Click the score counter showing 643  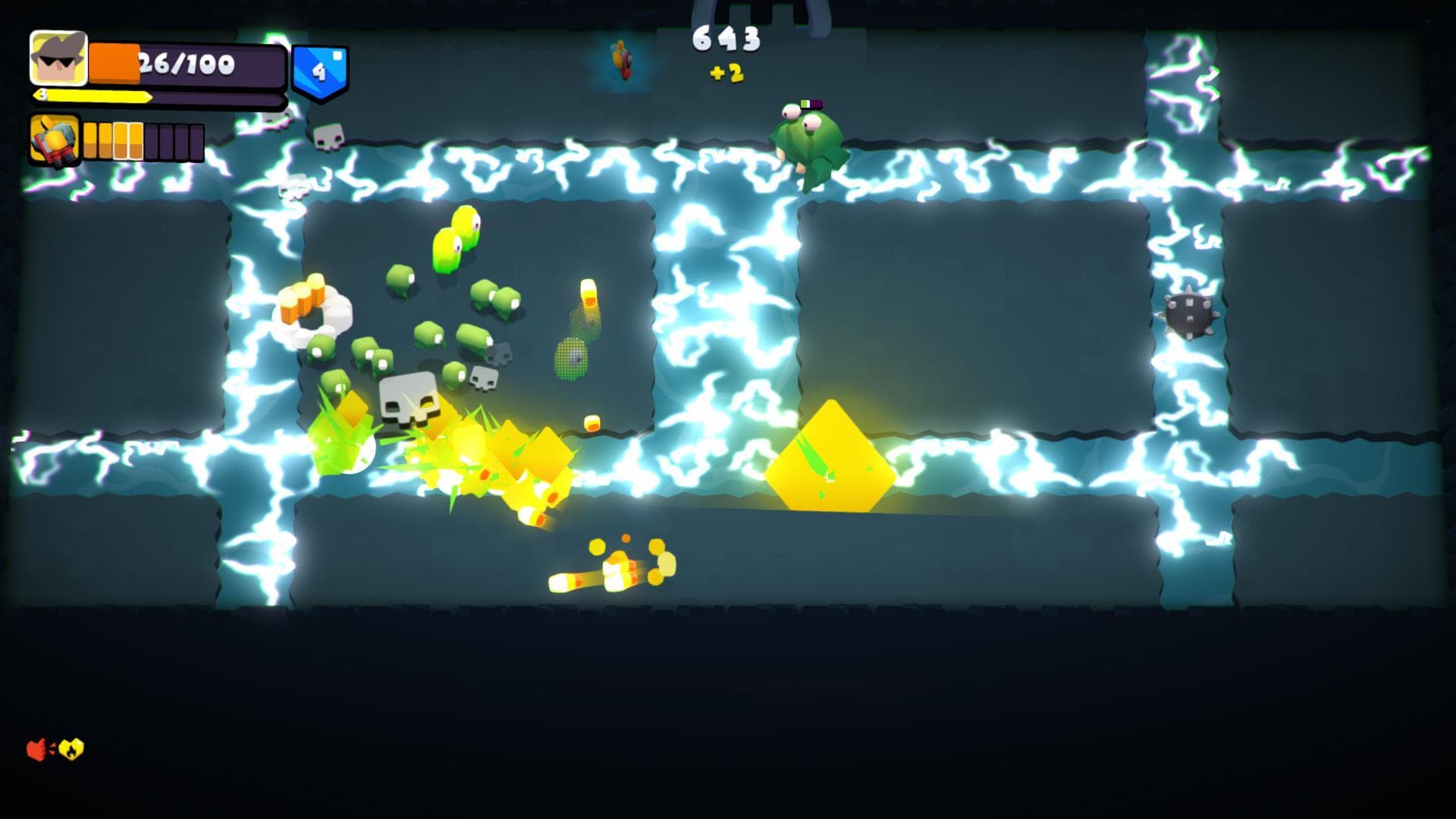726,38
